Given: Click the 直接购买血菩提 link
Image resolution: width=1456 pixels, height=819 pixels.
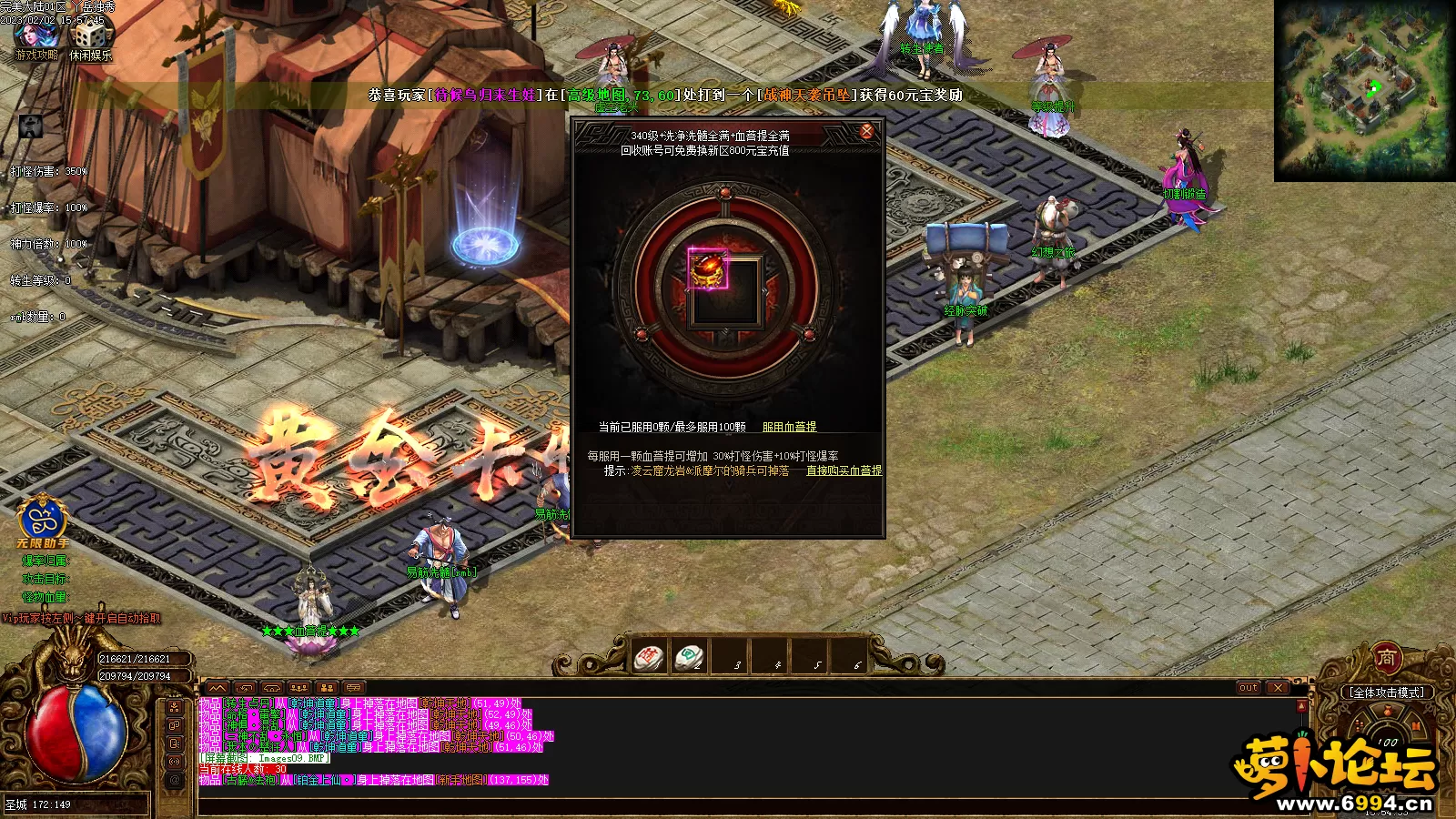Looking at the screenshot, I should click(x=844, y=470).
